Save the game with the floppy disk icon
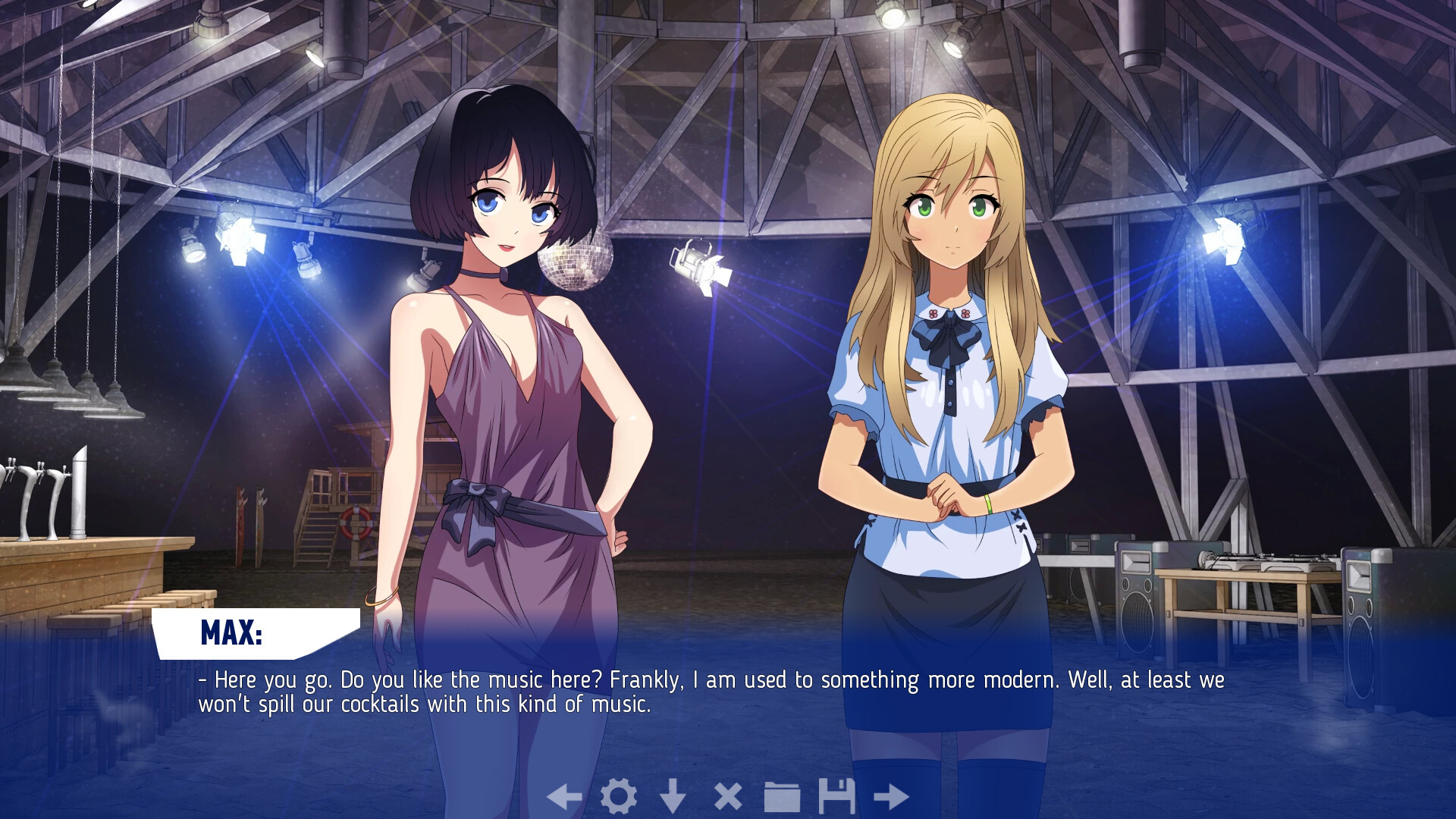Viewport: 1456px width, 819px height. pyautogui.click(x=836, y=796)
